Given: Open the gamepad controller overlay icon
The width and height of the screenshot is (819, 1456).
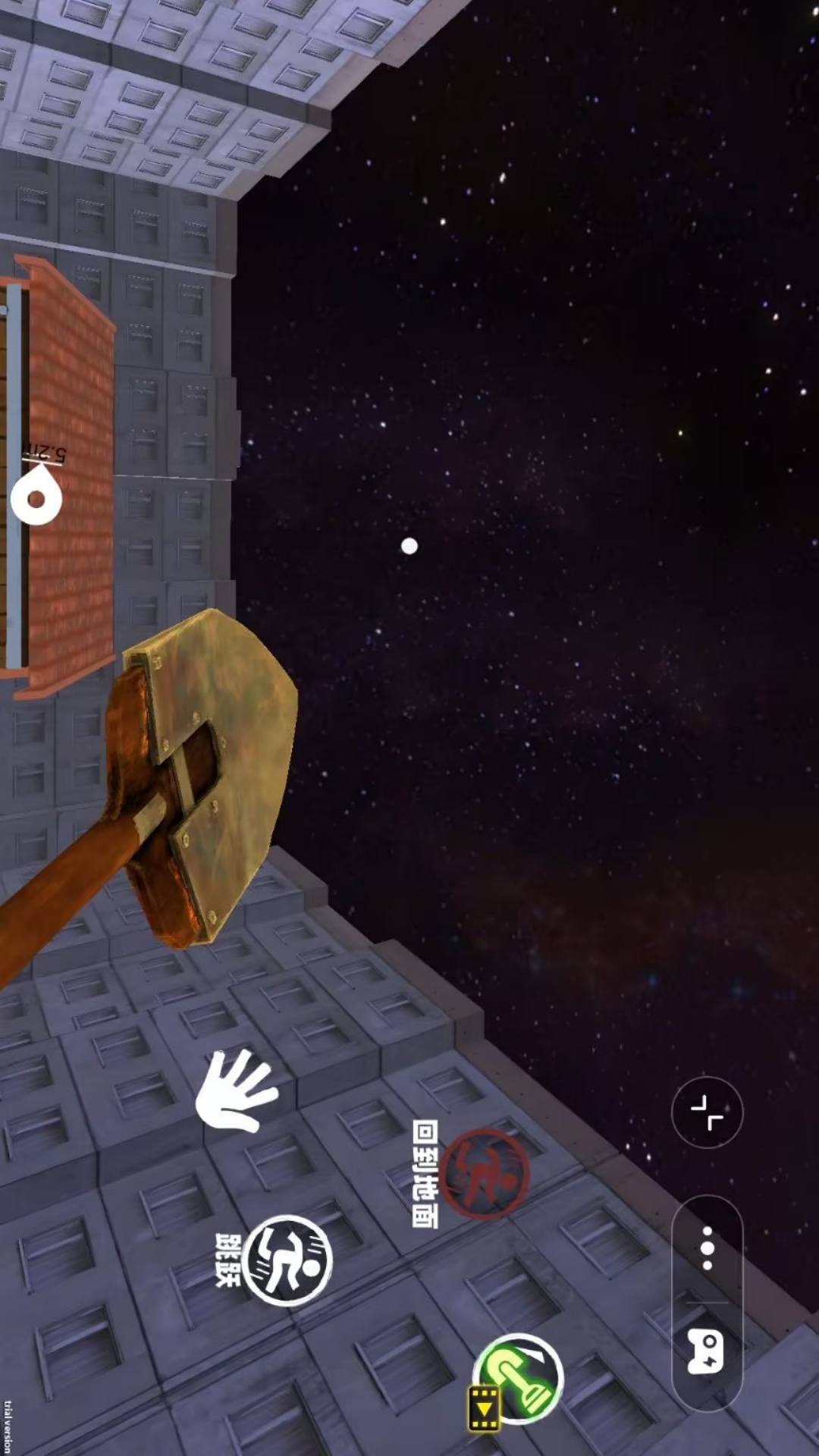Looking at the screenshot, I should pyautogui.click(x=707, y=1350).
